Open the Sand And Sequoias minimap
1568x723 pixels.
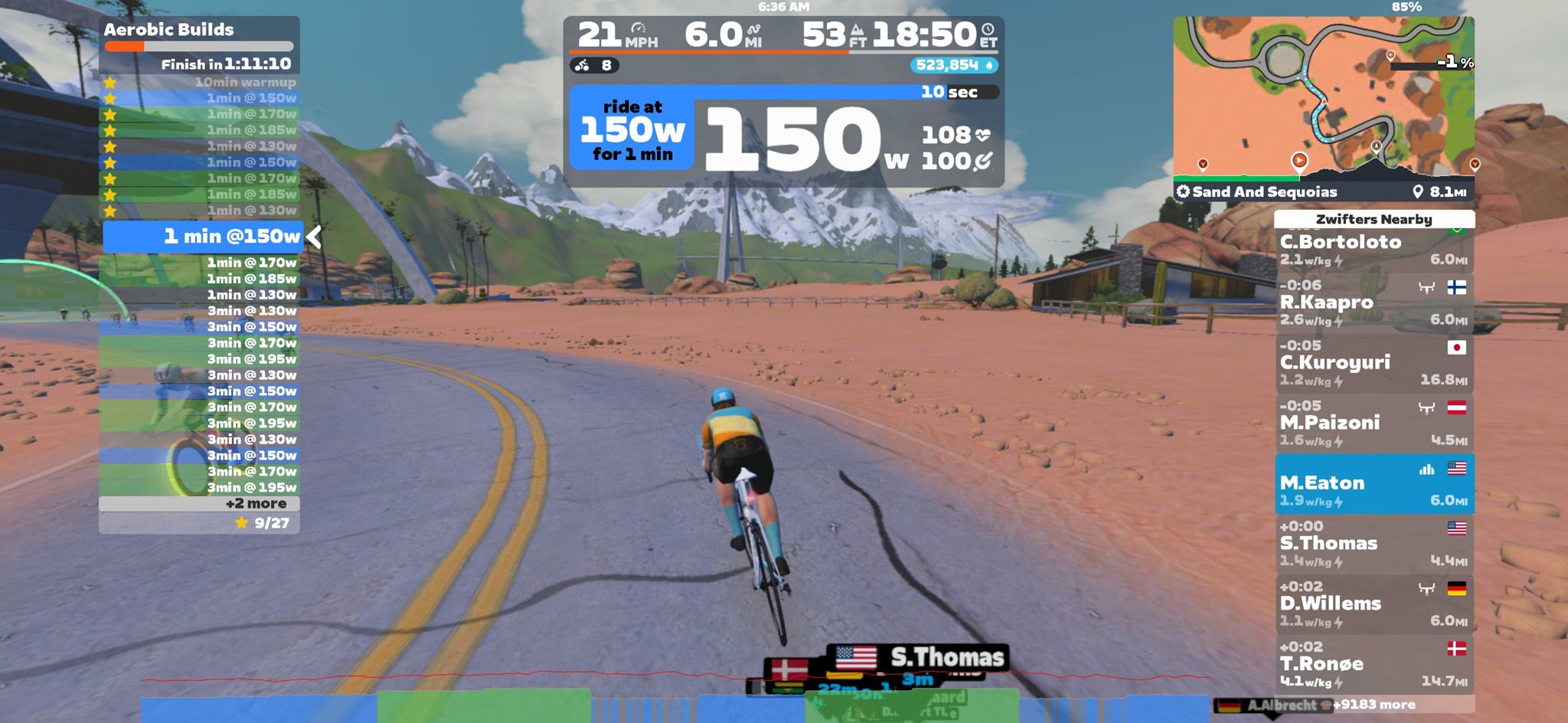pyautogui.click(x=1323, y=100)
